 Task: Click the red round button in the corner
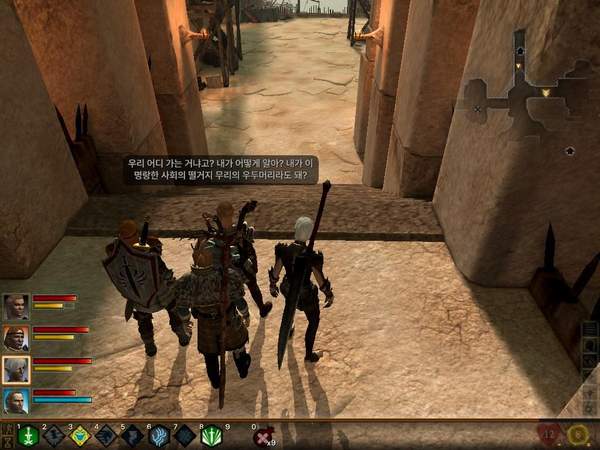tap(548, 435)
